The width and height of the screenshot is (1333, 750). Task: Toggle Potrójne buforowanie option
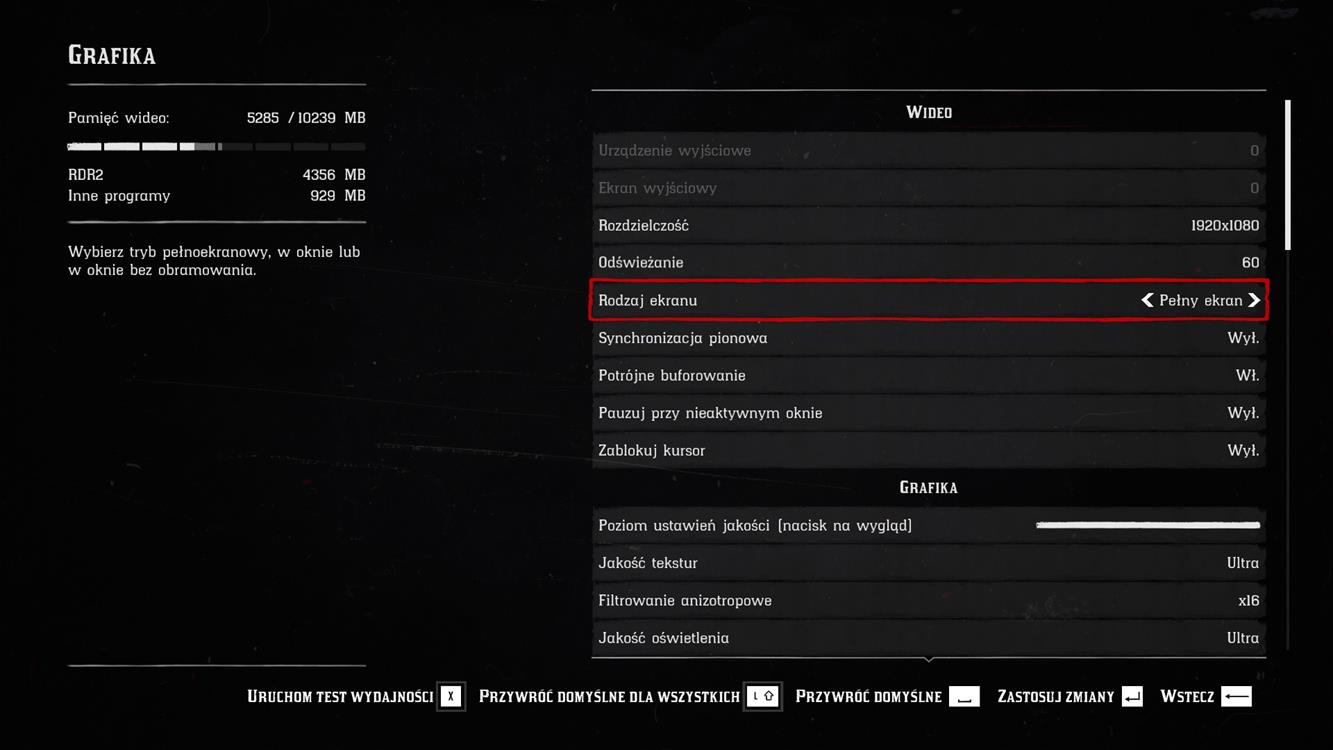(x=928, y=376)
